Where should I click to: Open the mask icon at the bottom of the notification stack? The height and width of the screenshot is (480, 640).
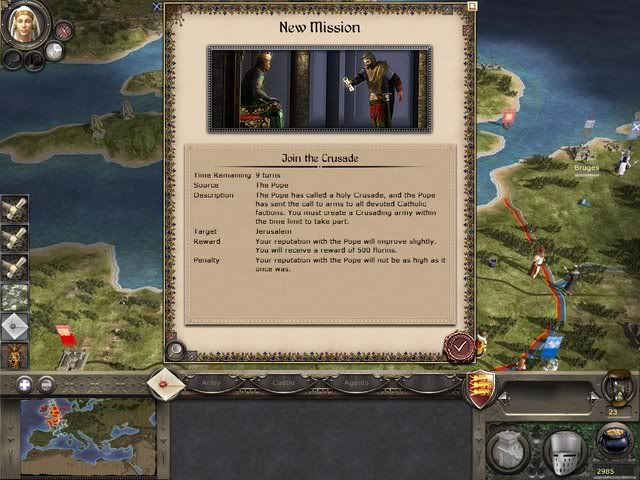coord(15,356)
